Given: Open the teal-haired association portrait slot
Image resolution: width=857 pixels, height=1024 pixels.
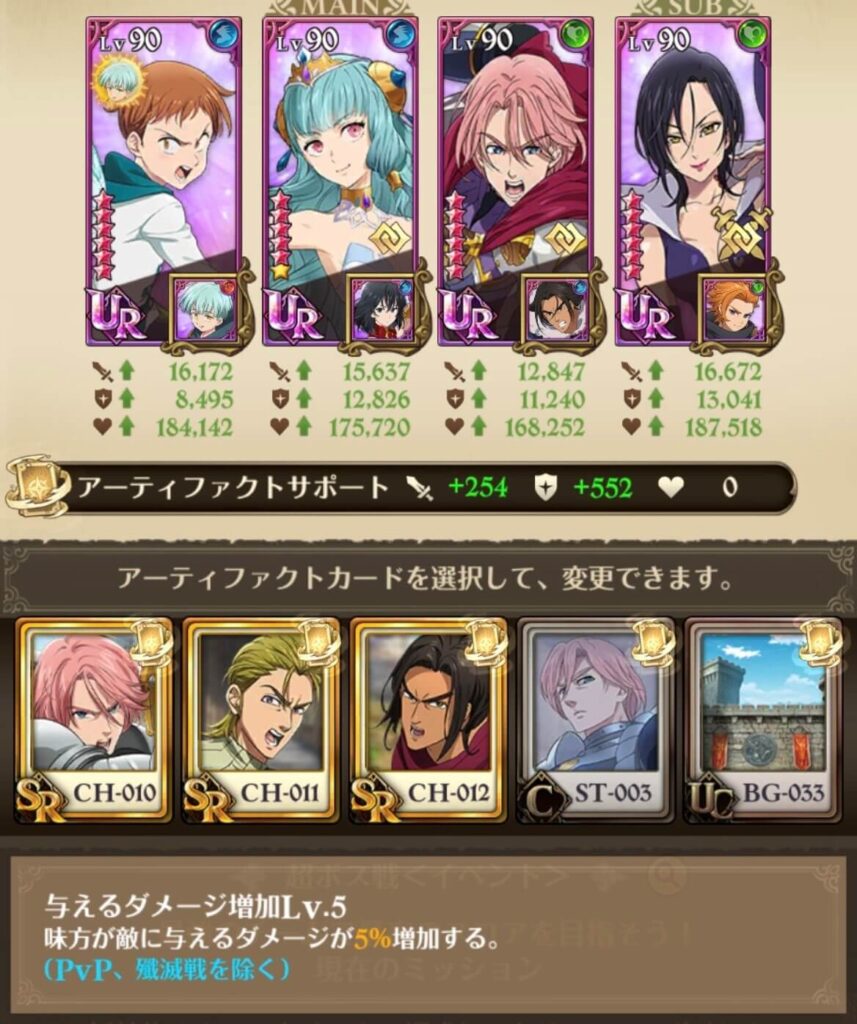Looking at the screenshot, I should [x=205, y=309].
